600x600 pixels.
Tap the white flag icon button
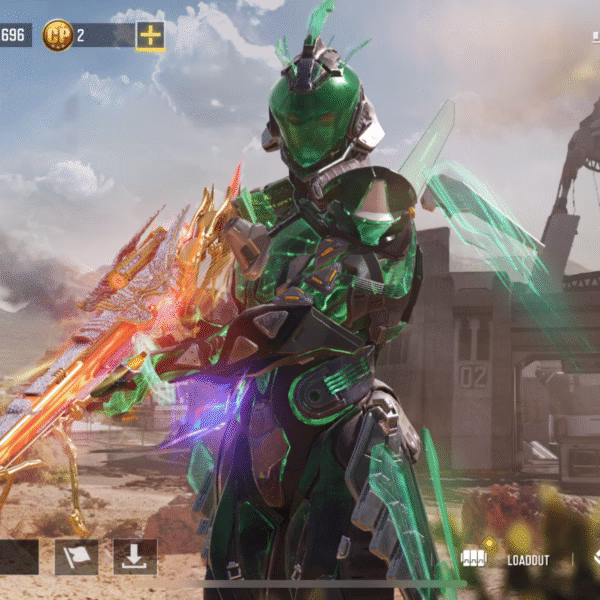click(76, 557)
